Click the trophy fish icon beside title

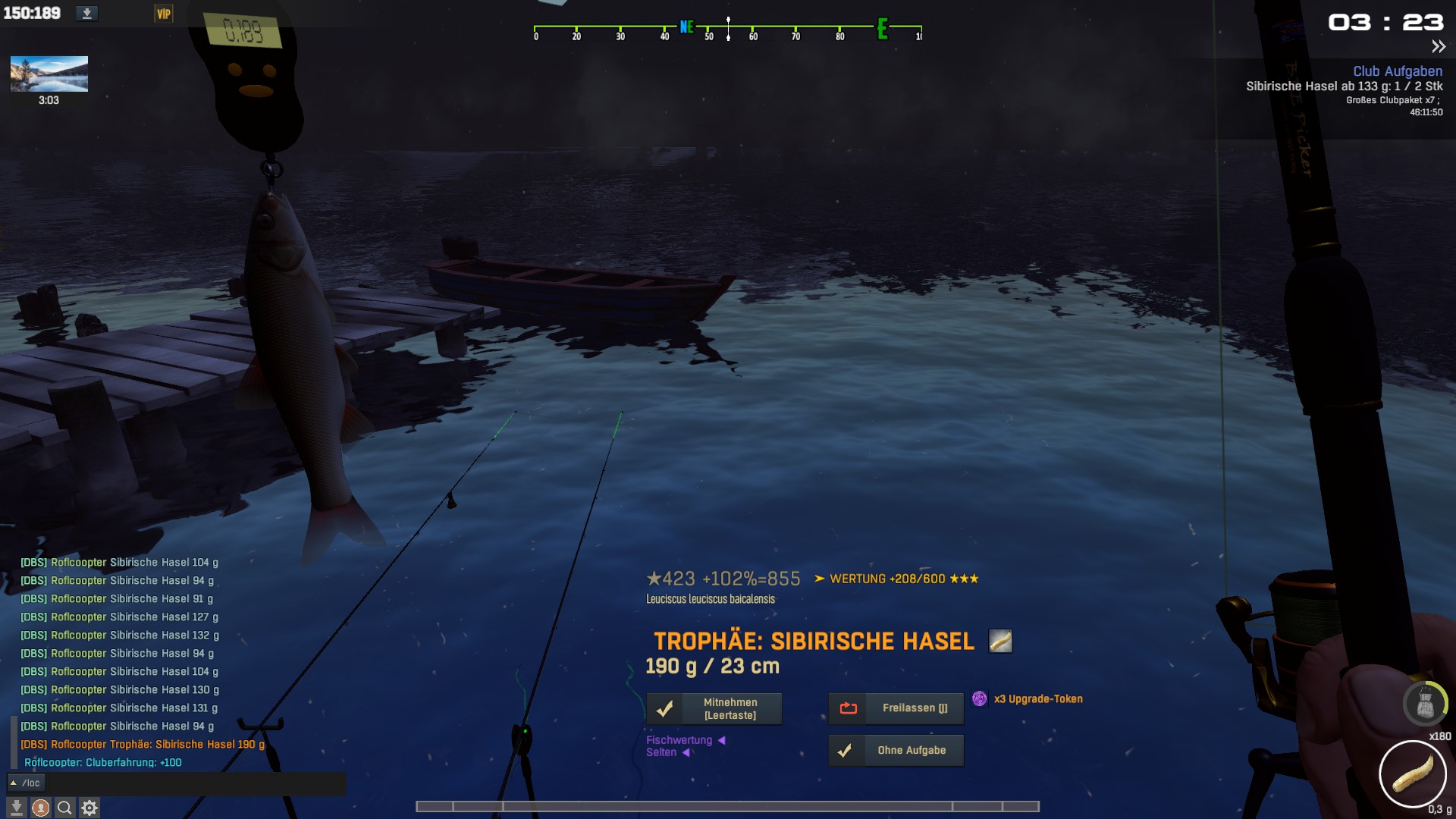(1000, 642)
